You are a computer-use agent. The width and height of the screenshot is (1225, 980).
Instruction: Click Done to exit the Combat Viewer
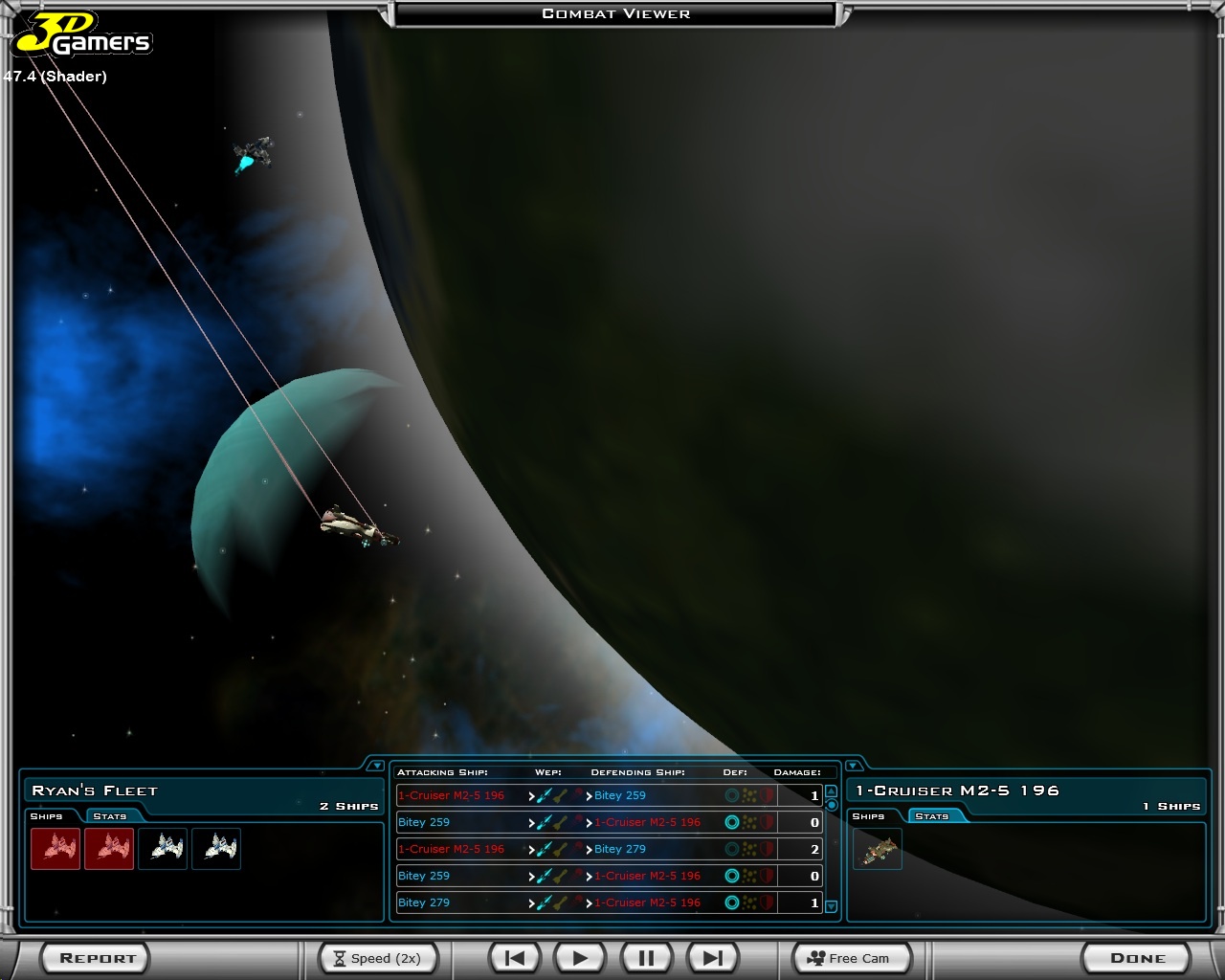pos(1136,957)
